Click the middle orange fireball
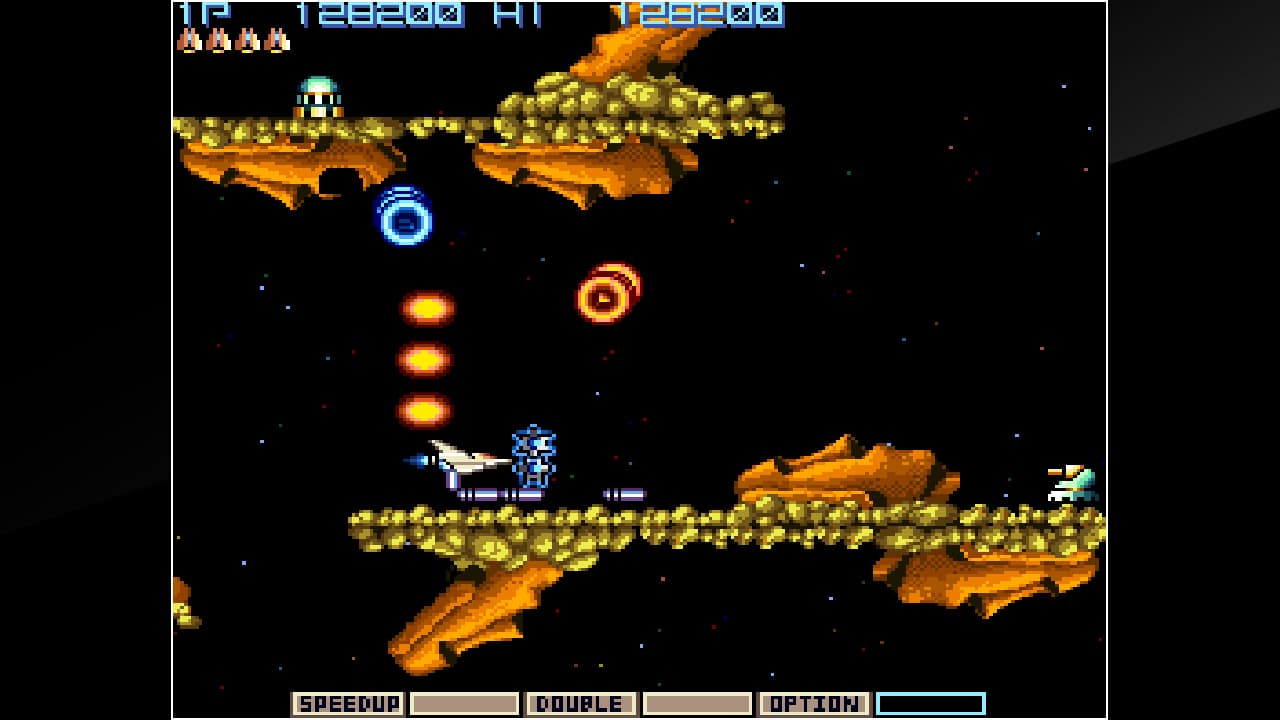 425,358
